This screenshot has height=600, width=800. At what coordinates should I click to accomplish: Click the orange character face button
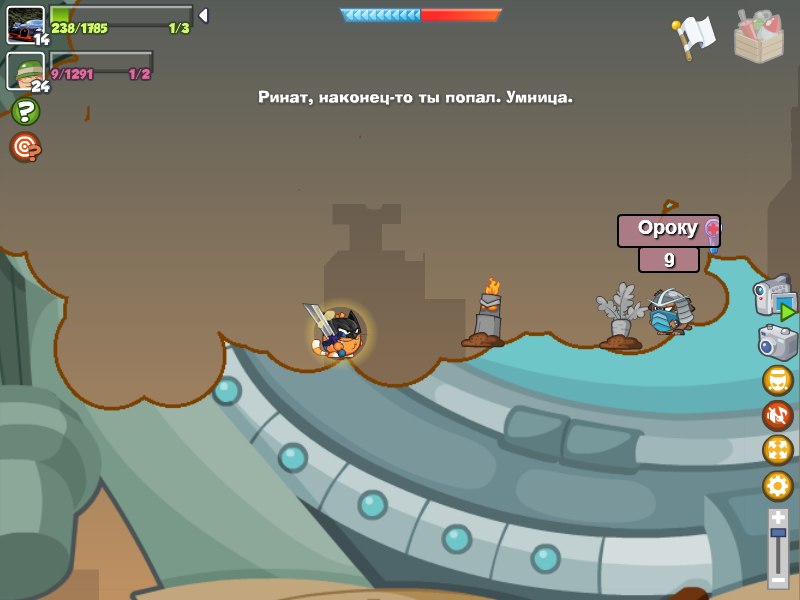[777, 380]
